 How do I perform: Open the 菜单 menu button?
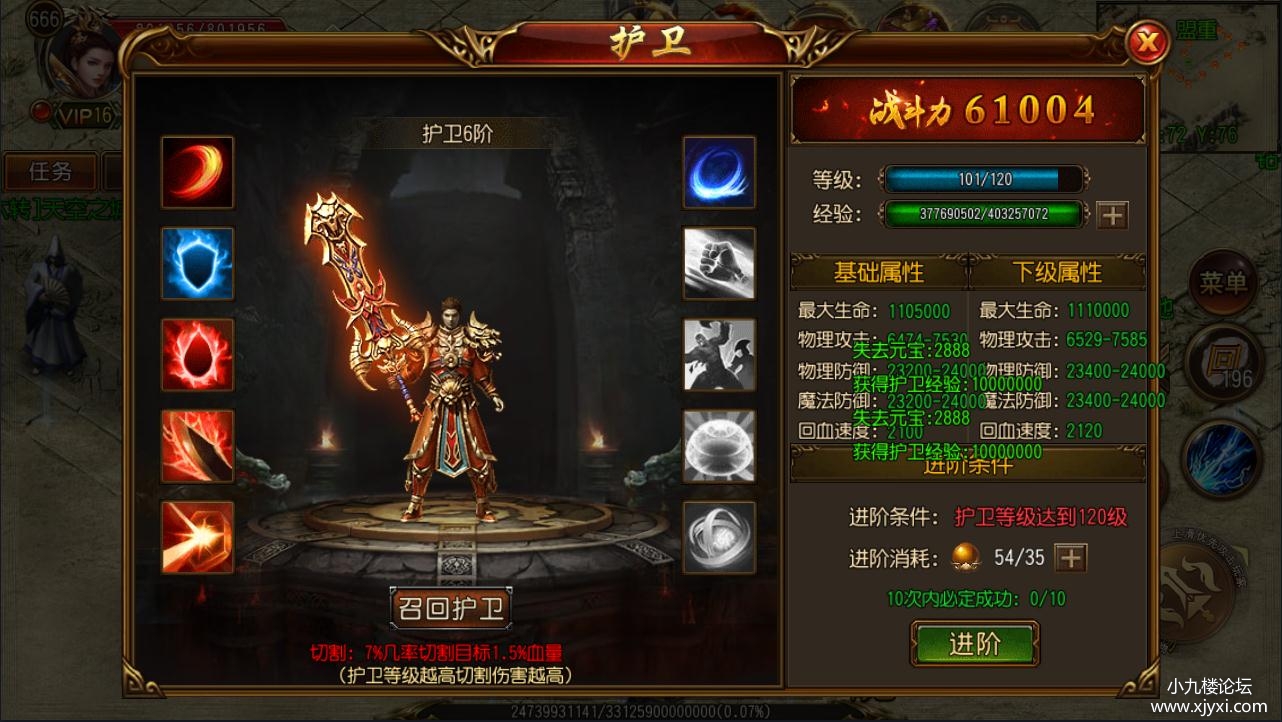pos(1222,284)
